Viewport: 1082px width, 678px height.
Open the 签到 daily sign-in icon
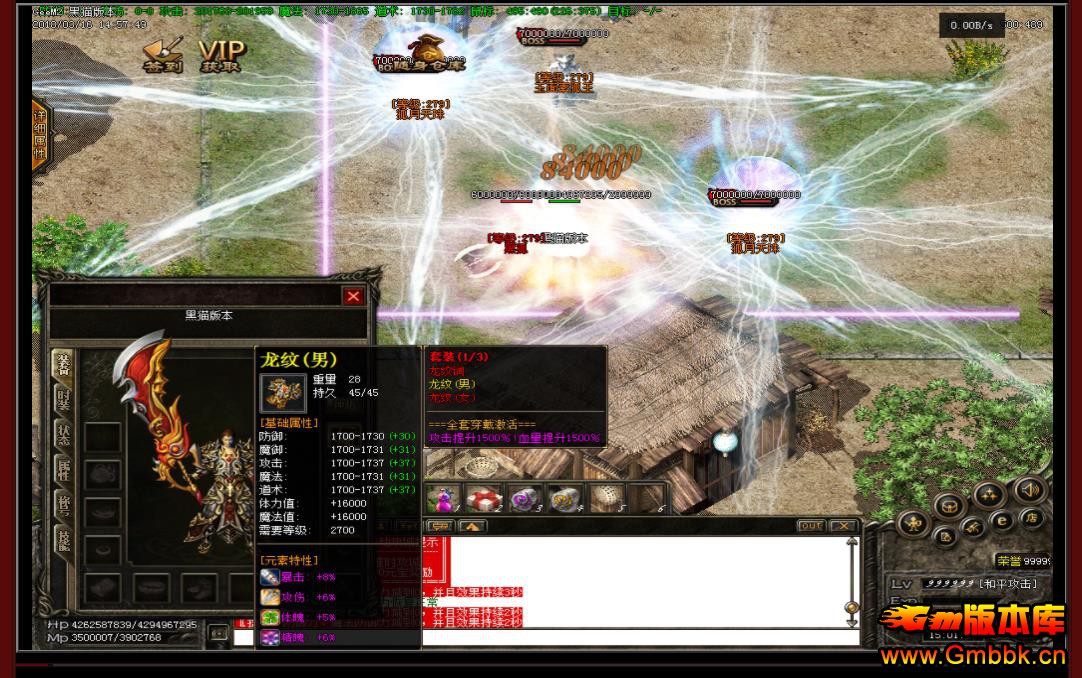(x=158, y=54)
